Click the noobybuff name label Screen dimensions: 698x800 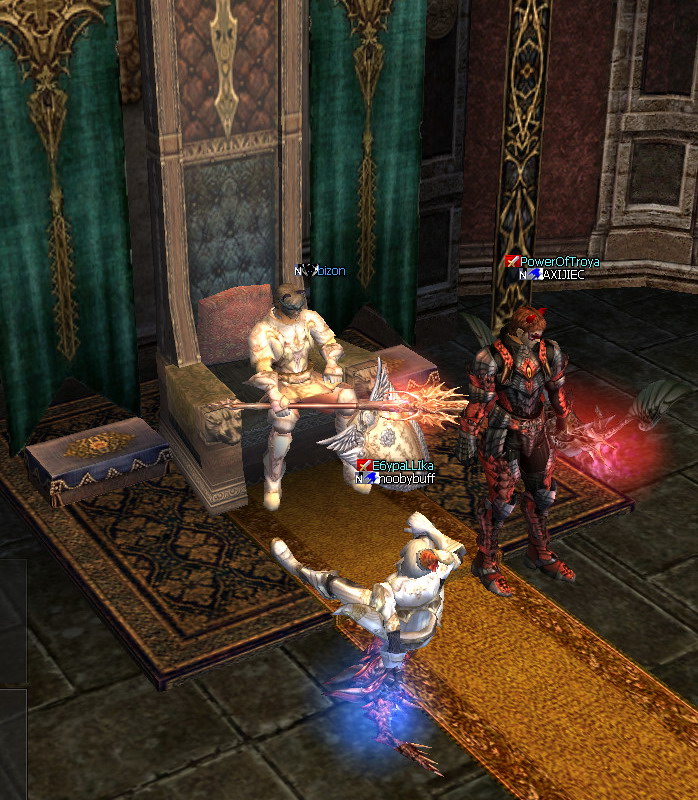tap(405, 478)
